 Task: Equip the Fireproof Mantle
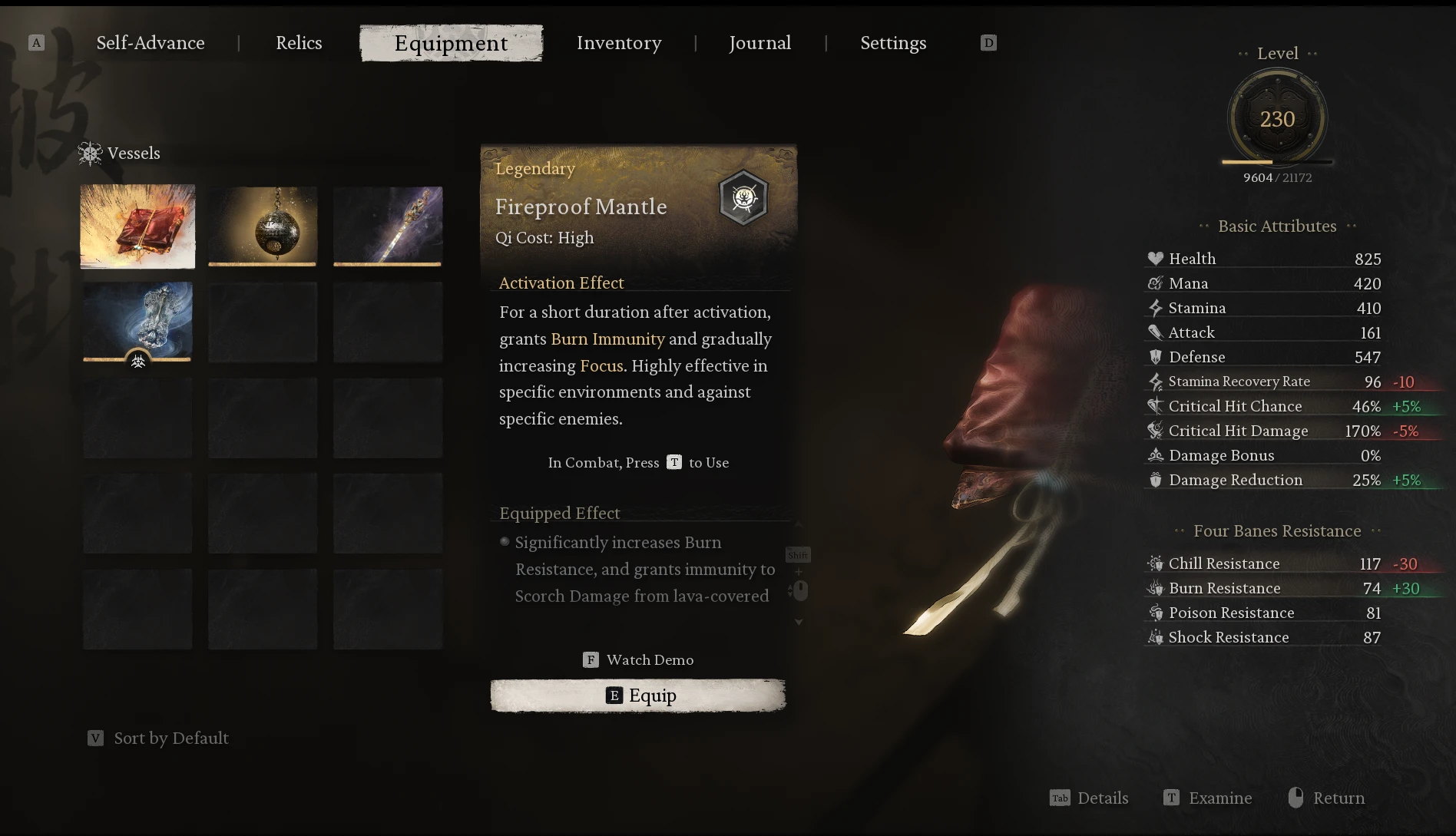(x=638, y=696)
